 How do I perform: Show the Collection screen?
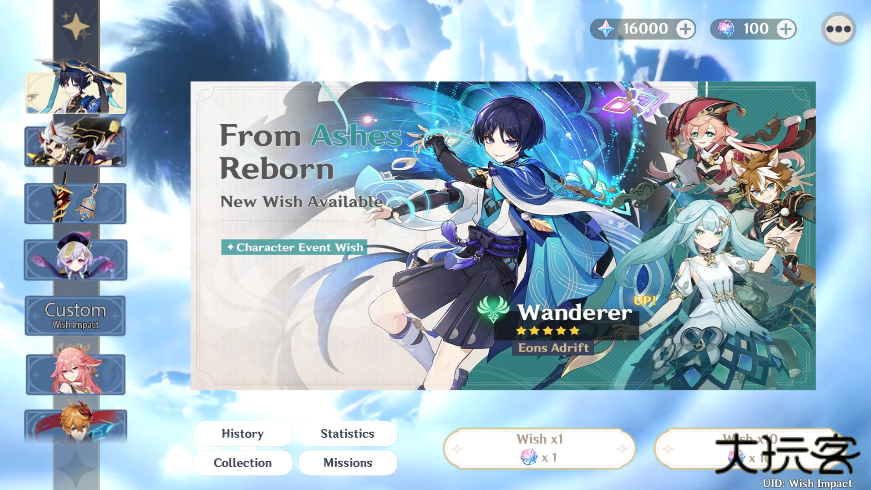point(243,463)
